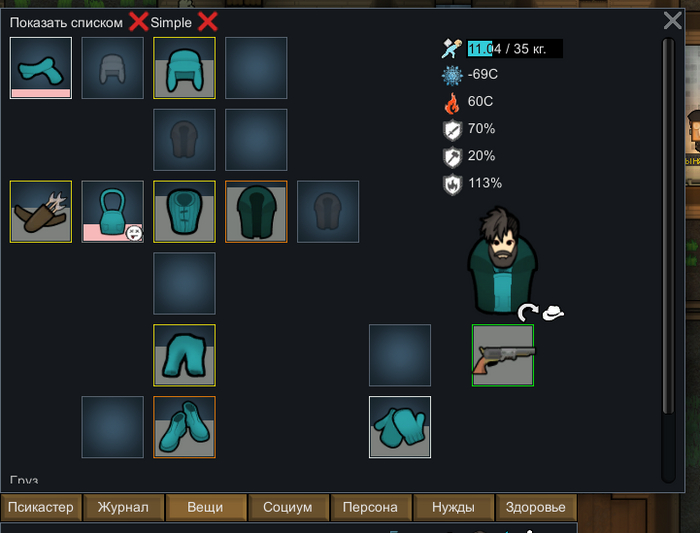The width and height of the screenshot is (700, 533).
Task: Select the dark green parka slot
Action: click(256, 211)
